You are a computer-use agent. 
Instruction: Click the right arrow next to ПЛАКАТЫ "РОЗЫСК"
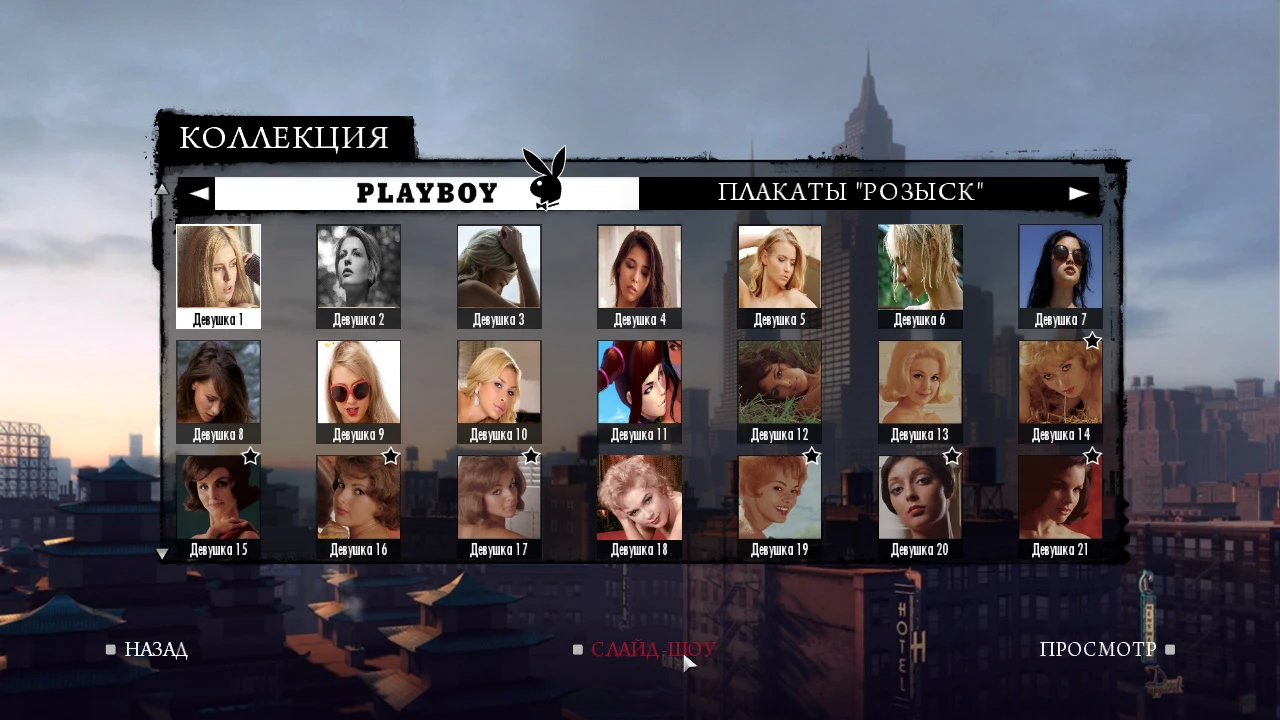pos(1078,192)
